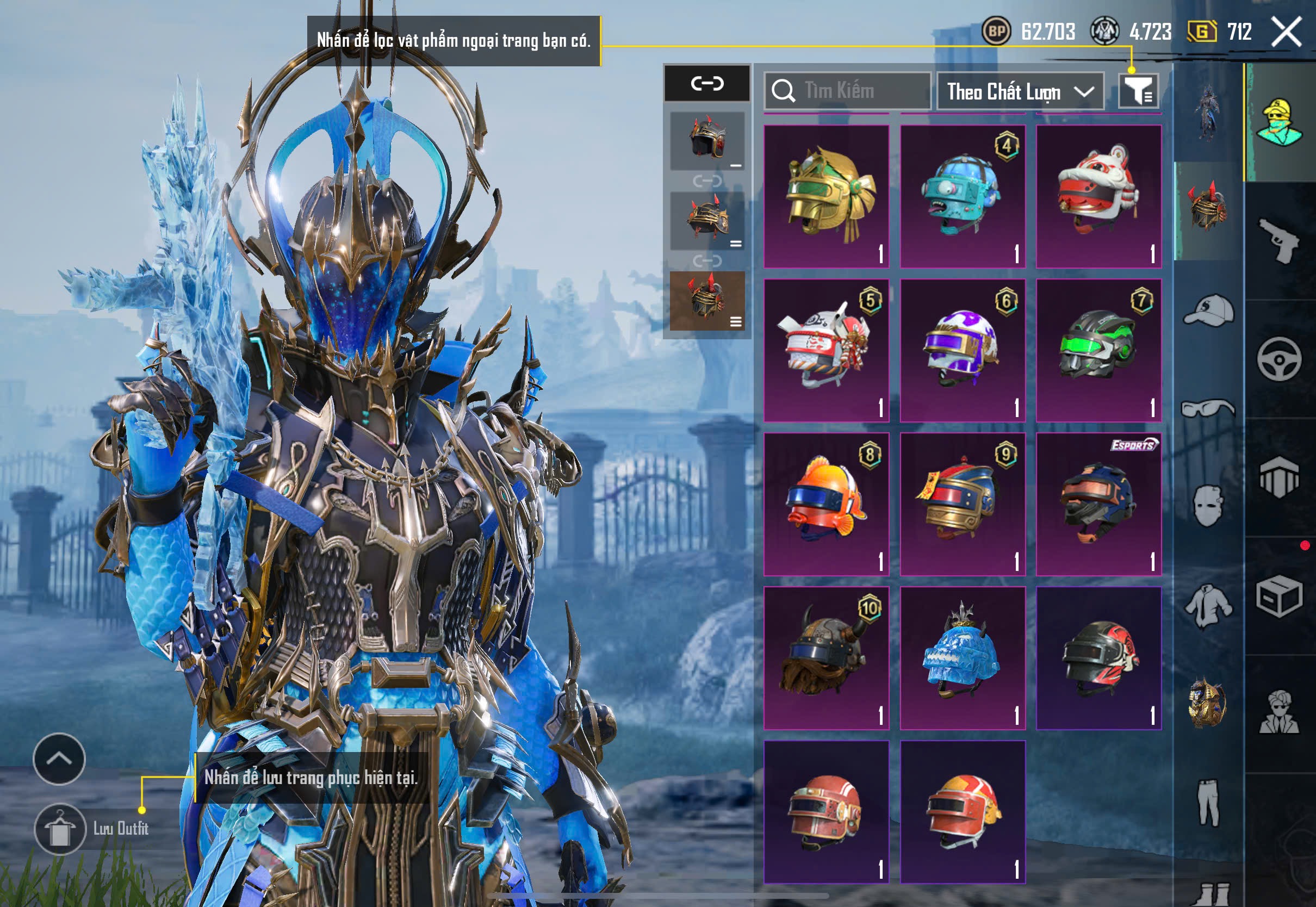Pick the purple and white helmet
The image size is (1316, 907).
(x=963, y=350)
